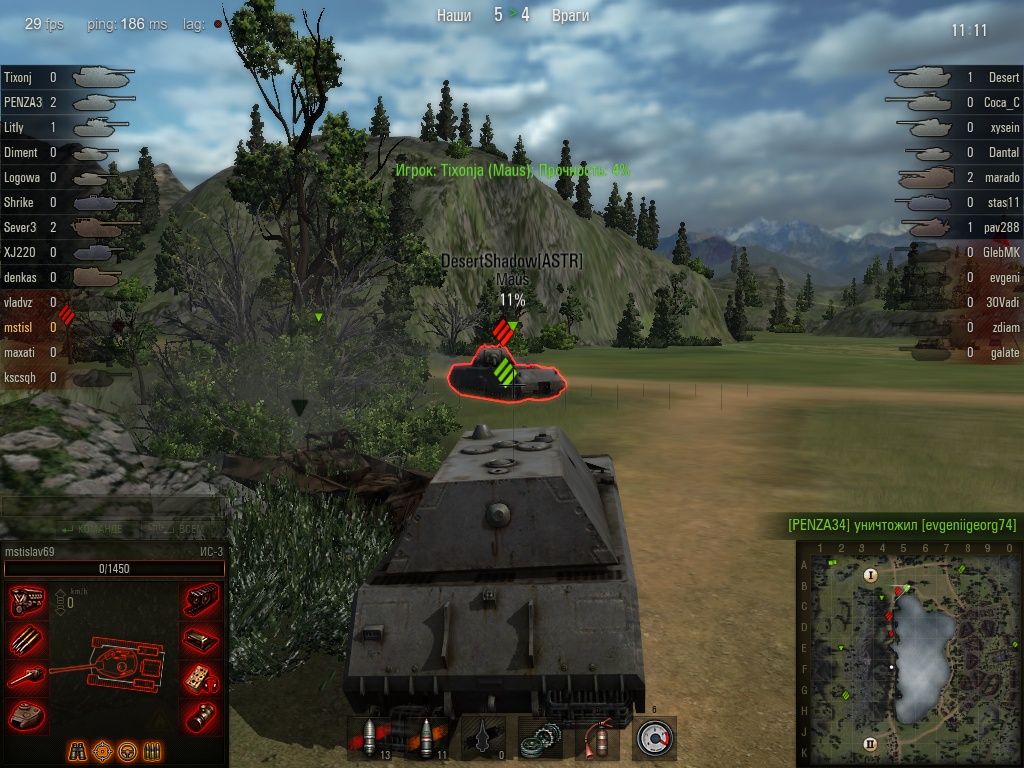Viewport: 1024px width, 768px height.
Task: Choose the empty third shell slot
Action: 483,738
